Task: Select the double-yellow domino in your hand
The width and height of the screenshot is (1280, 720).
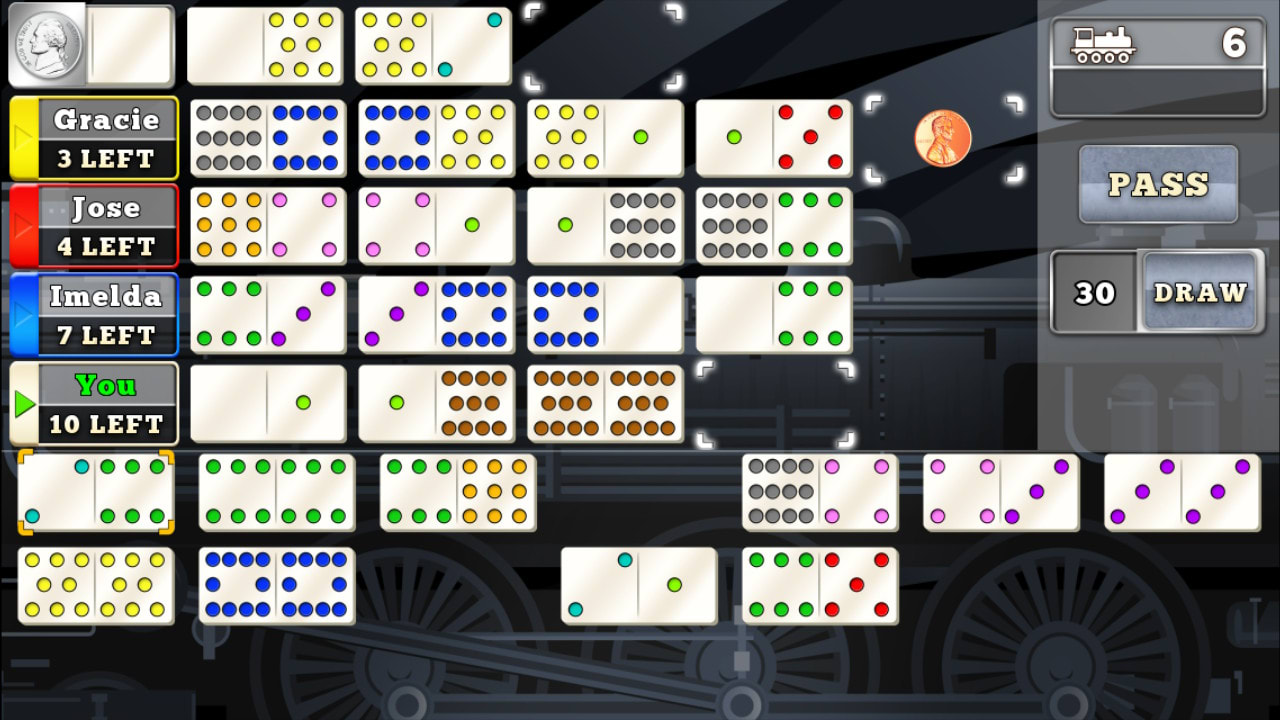Action: pos(96,587)
